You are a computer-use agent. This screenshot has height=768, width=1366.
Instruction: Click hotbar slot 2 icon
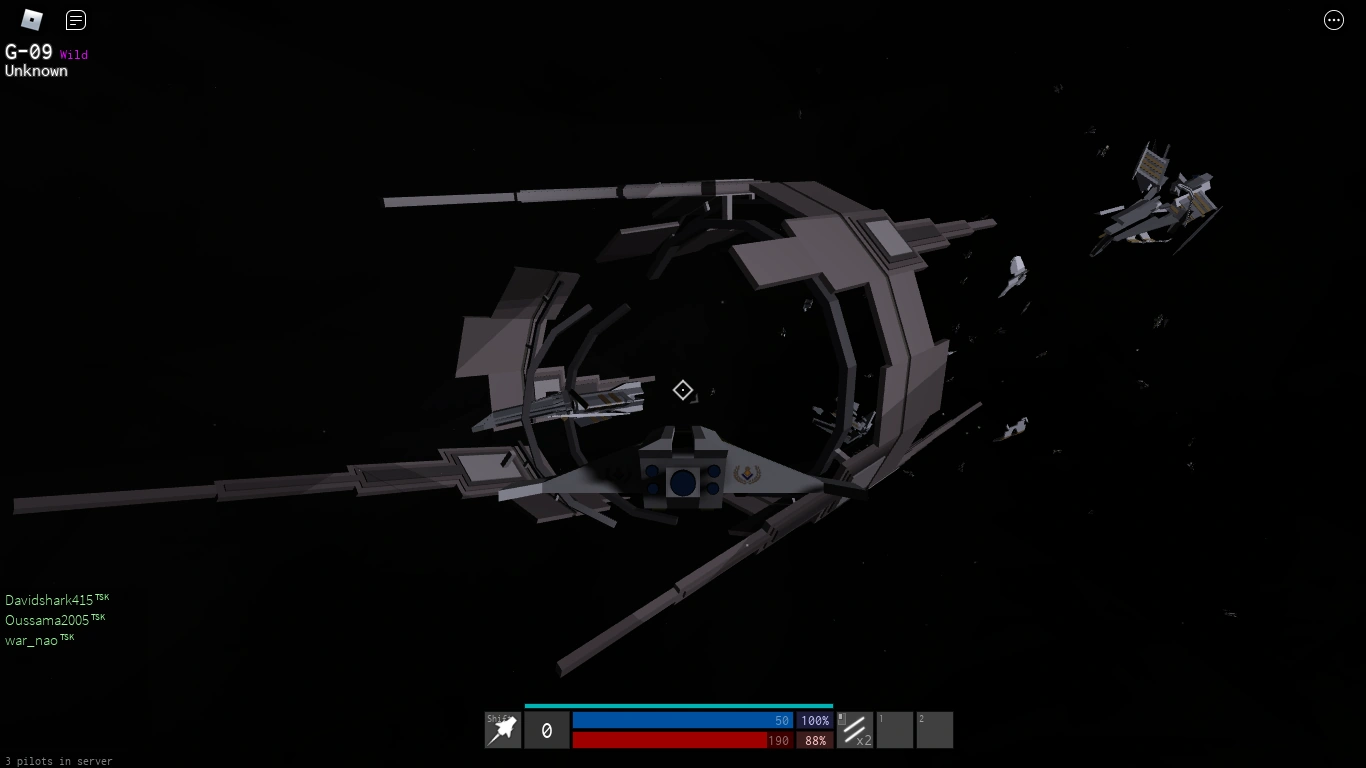(x=934, y=730)
